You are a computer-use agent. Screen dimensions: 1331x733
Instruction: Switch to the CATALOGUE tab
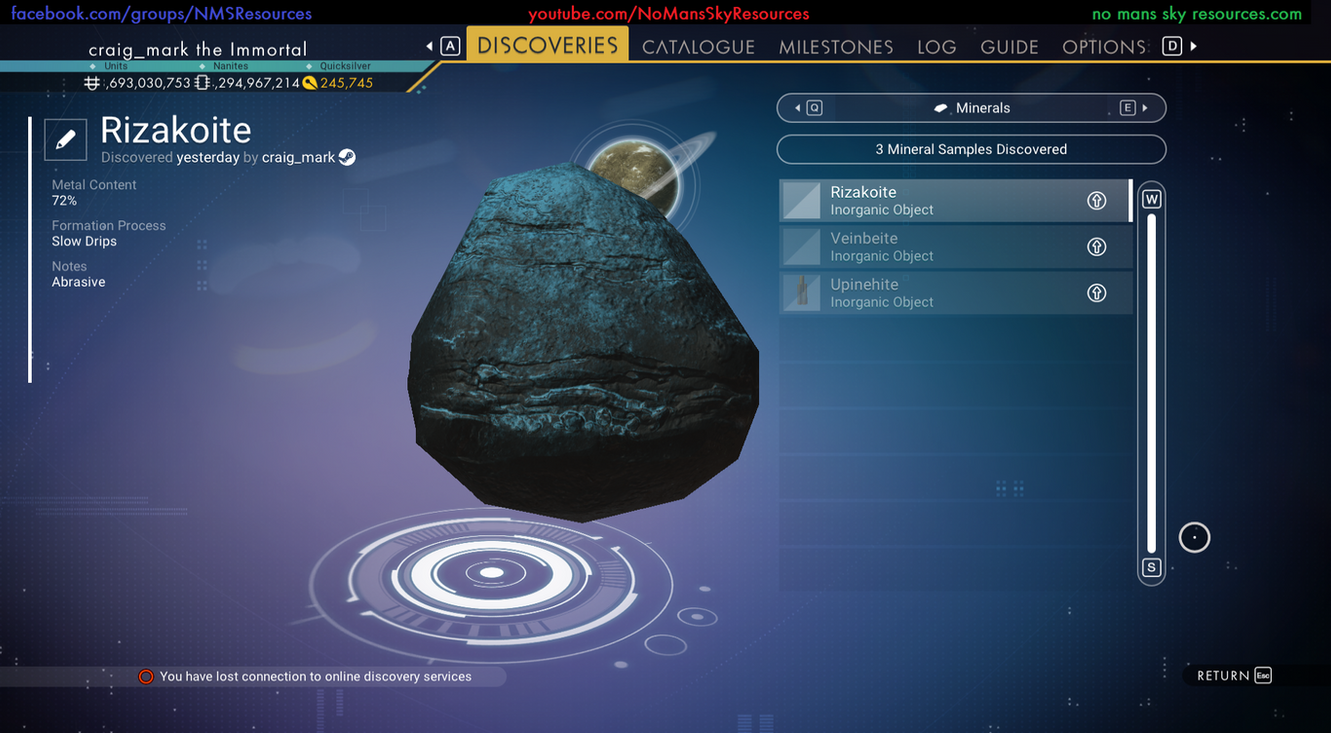pos(698,46)
